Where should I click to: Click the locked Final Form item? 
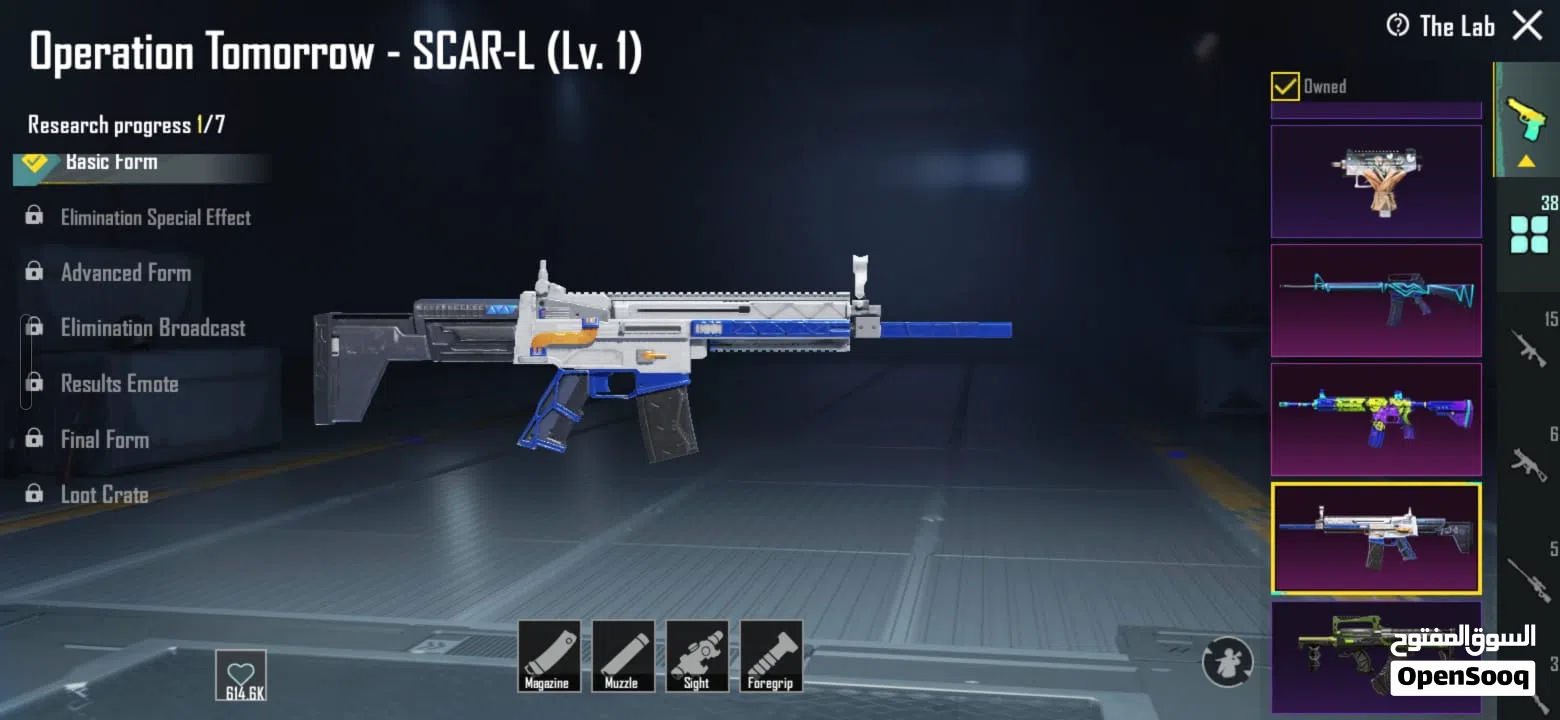pos(104,439)
